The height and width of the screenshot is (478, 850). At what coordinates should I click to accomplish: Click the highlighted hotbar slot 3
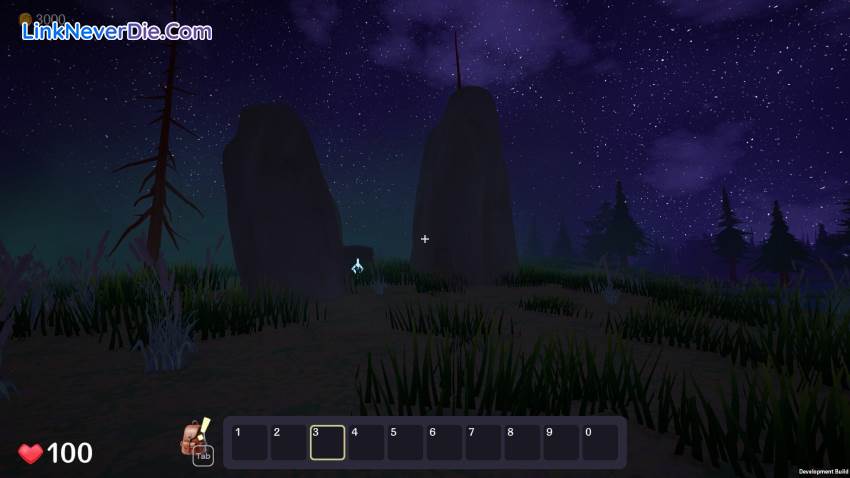click(327, 442)
